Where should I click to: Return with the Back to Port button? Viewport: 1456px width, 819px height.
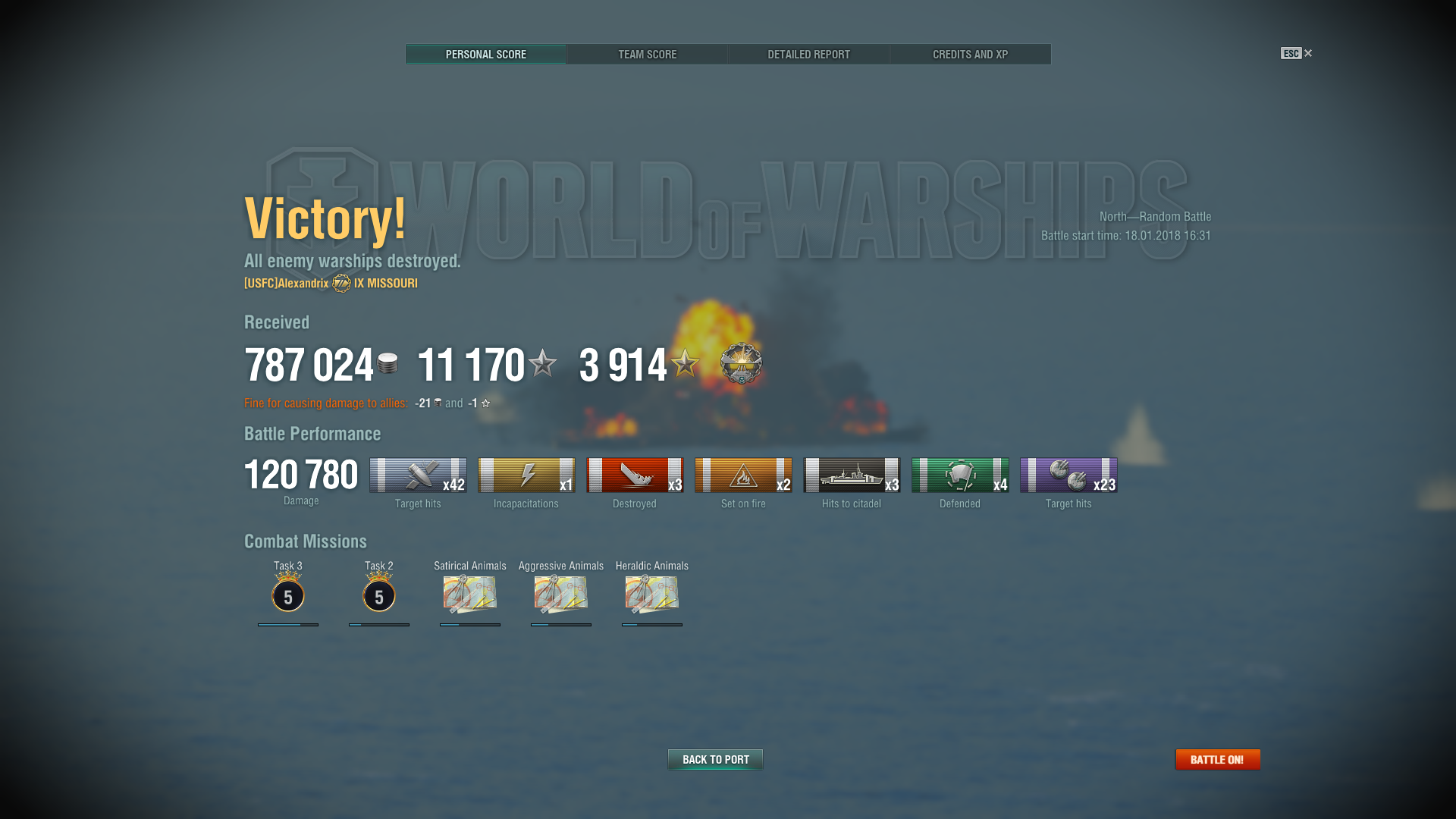coord(715,759)
